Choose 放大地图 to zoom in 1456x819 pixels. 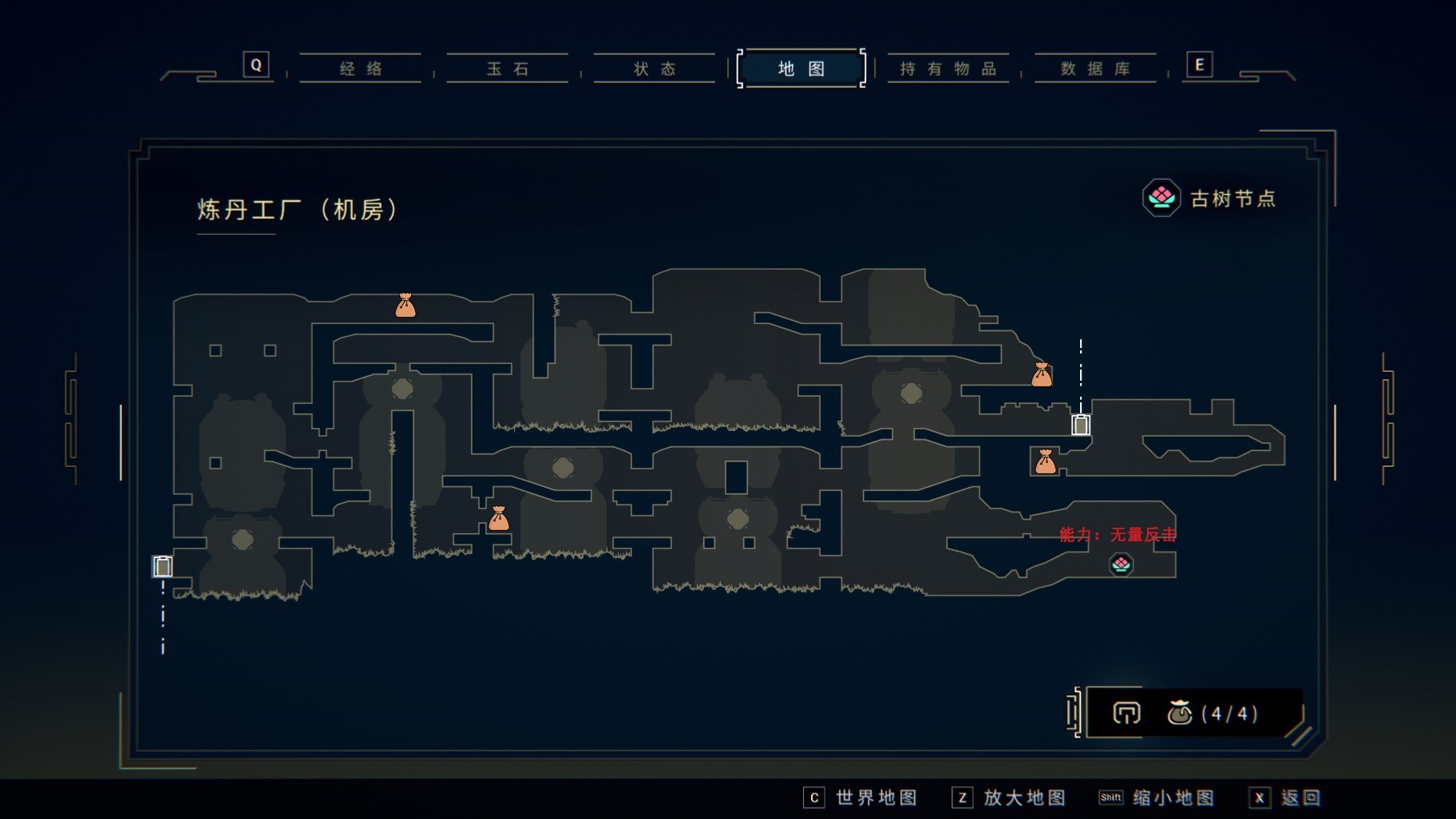[1009, 797]
